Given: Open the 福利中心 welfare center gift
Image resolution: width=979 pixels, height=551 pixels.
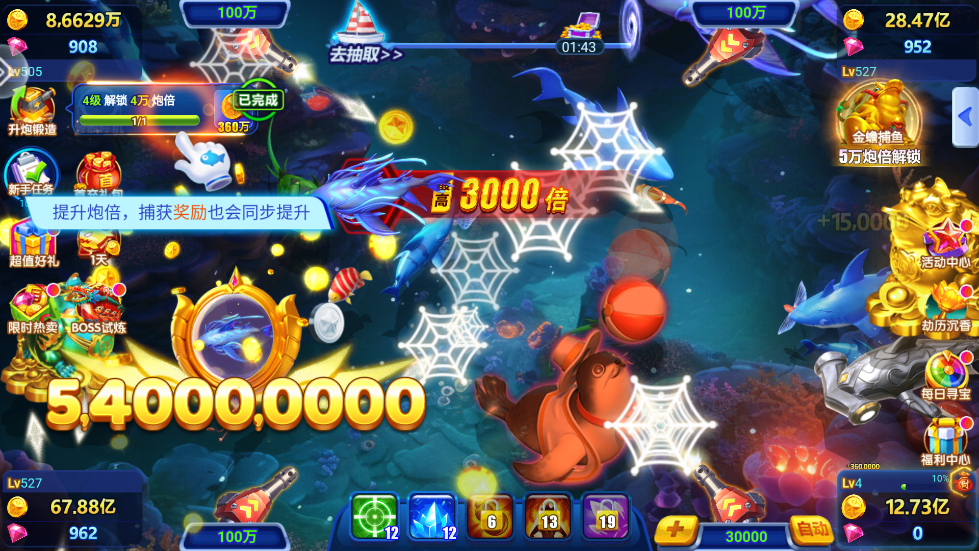Looking at the screenshot, I should (946, 440).
